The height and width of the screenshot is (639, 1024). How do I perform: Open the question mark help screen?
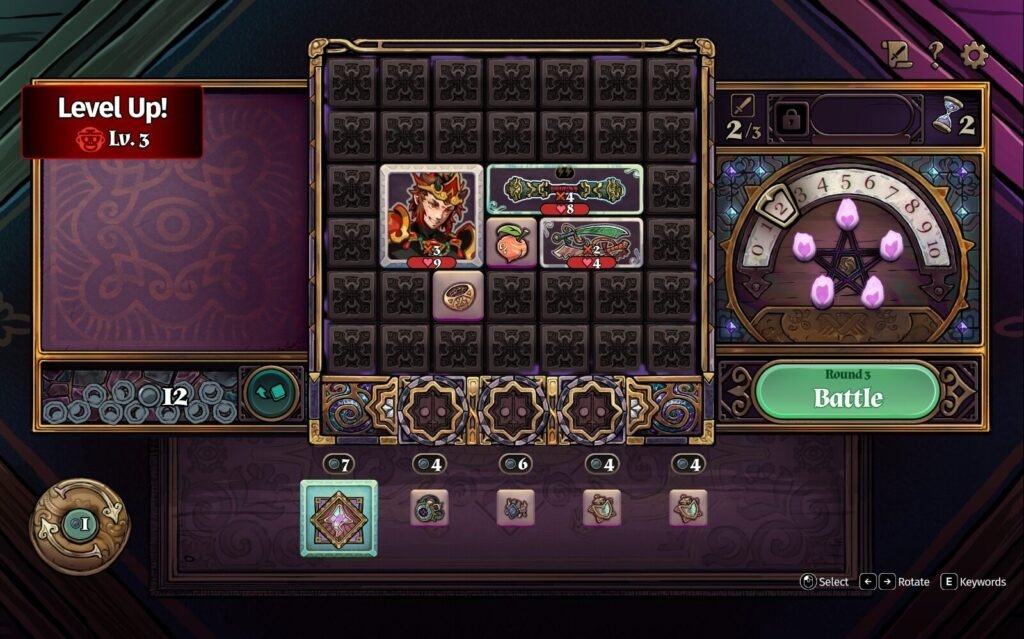coord(934,56)
